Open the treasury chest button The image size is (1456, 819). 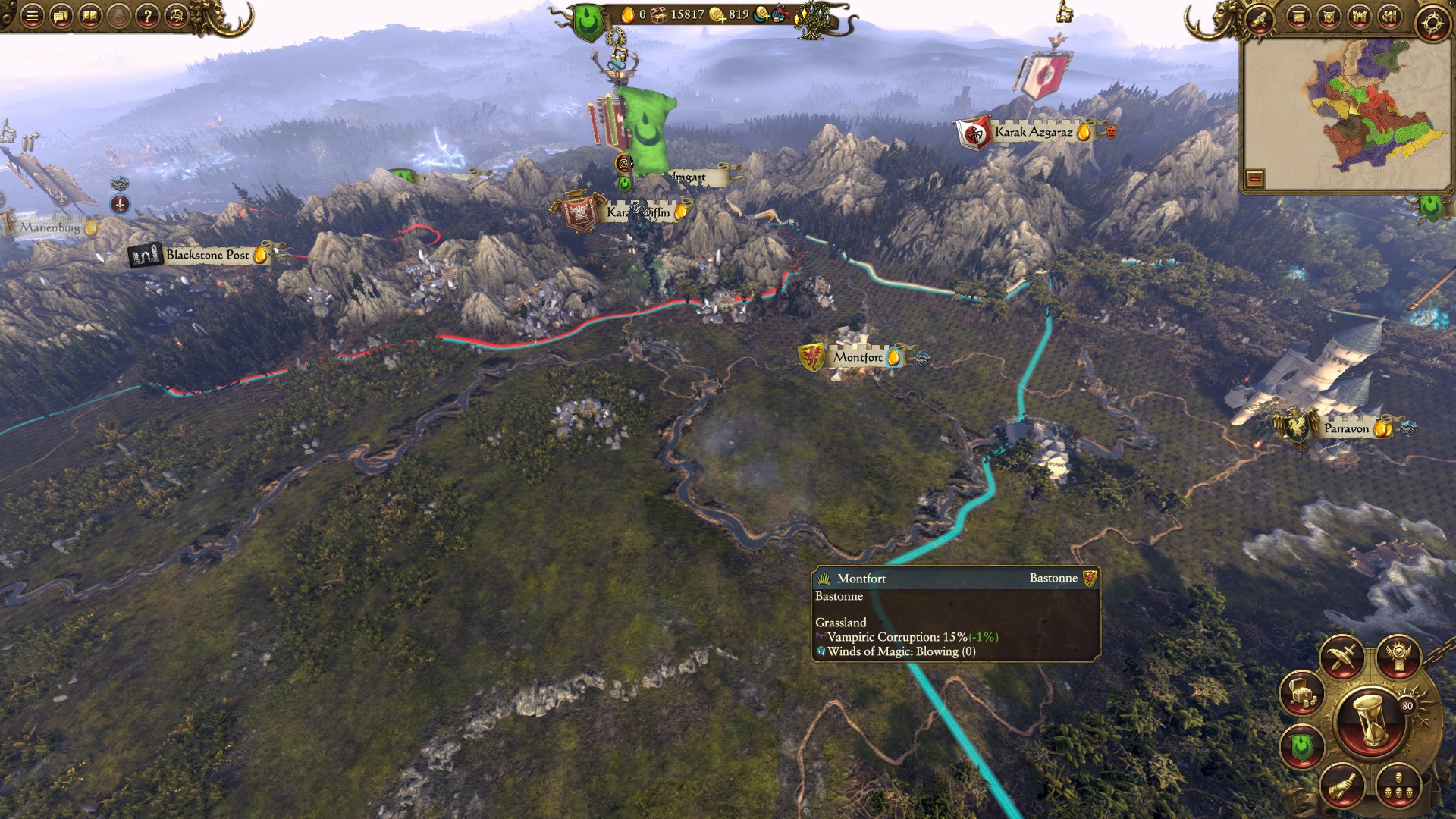point(1302,693)
